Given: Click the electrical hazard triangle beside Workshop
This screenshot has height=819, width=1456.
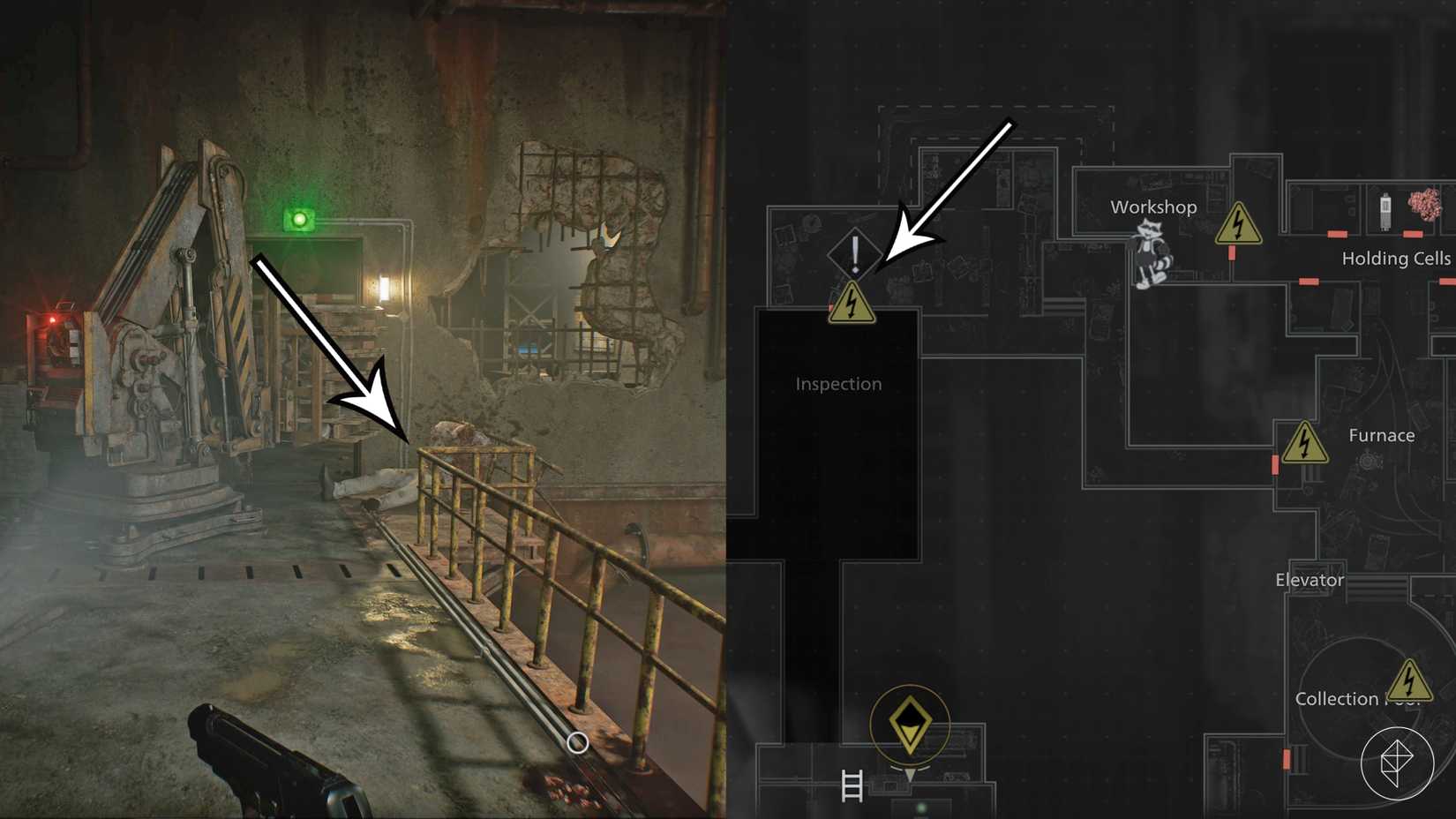Looking at the screenshot, I should tap(1240, 223).
